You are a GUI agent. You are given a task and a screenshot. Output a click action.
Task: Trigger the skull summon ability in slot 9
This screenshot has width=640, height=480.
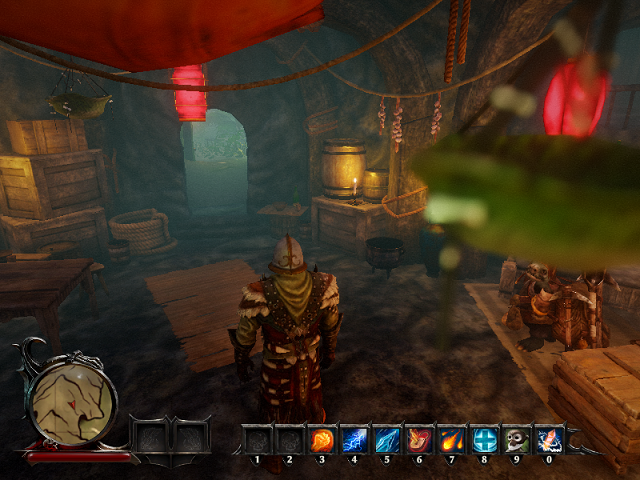tap(515, 439)
